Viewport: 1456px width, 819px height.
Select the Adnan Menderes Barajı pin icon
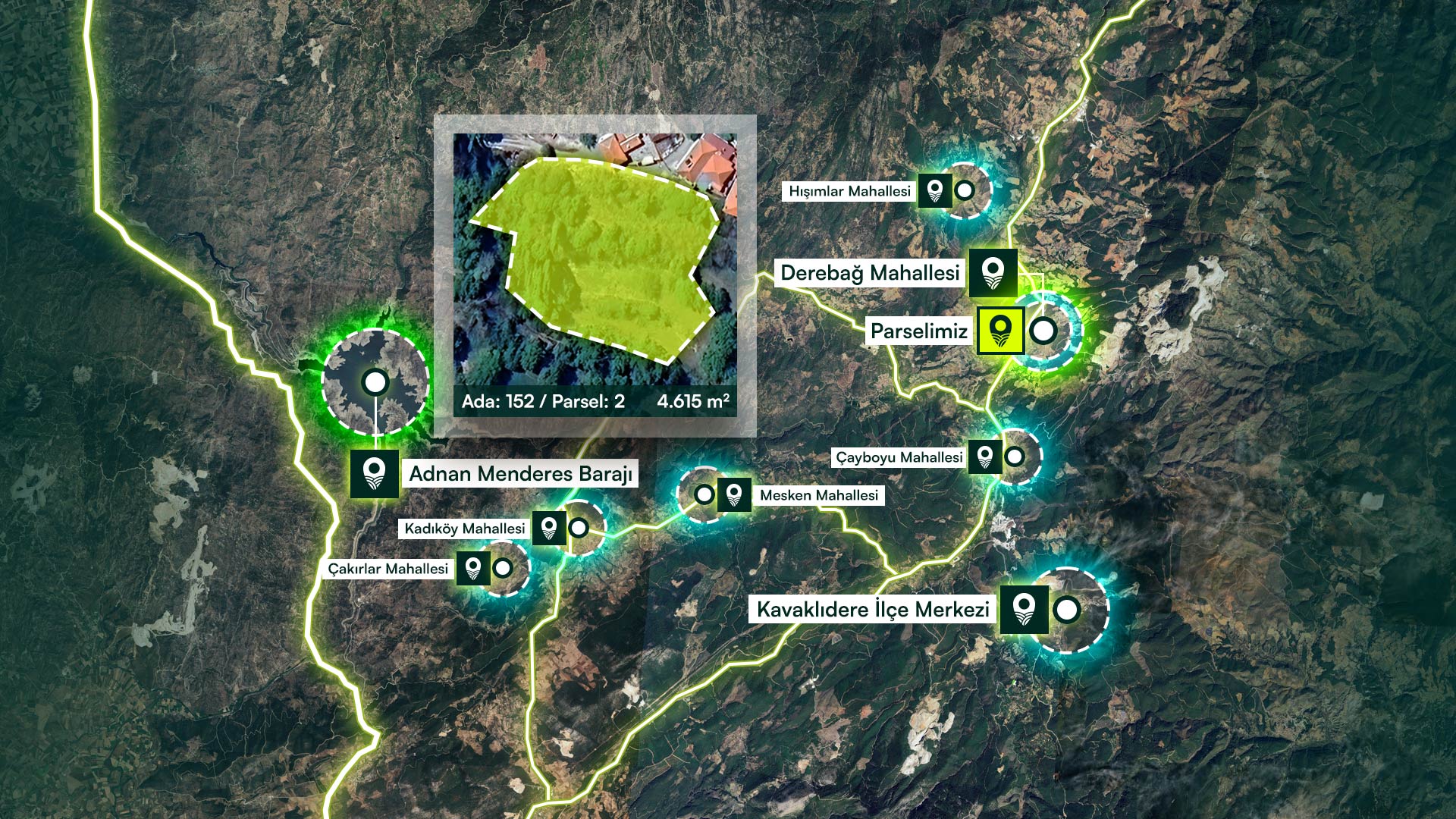374,474
